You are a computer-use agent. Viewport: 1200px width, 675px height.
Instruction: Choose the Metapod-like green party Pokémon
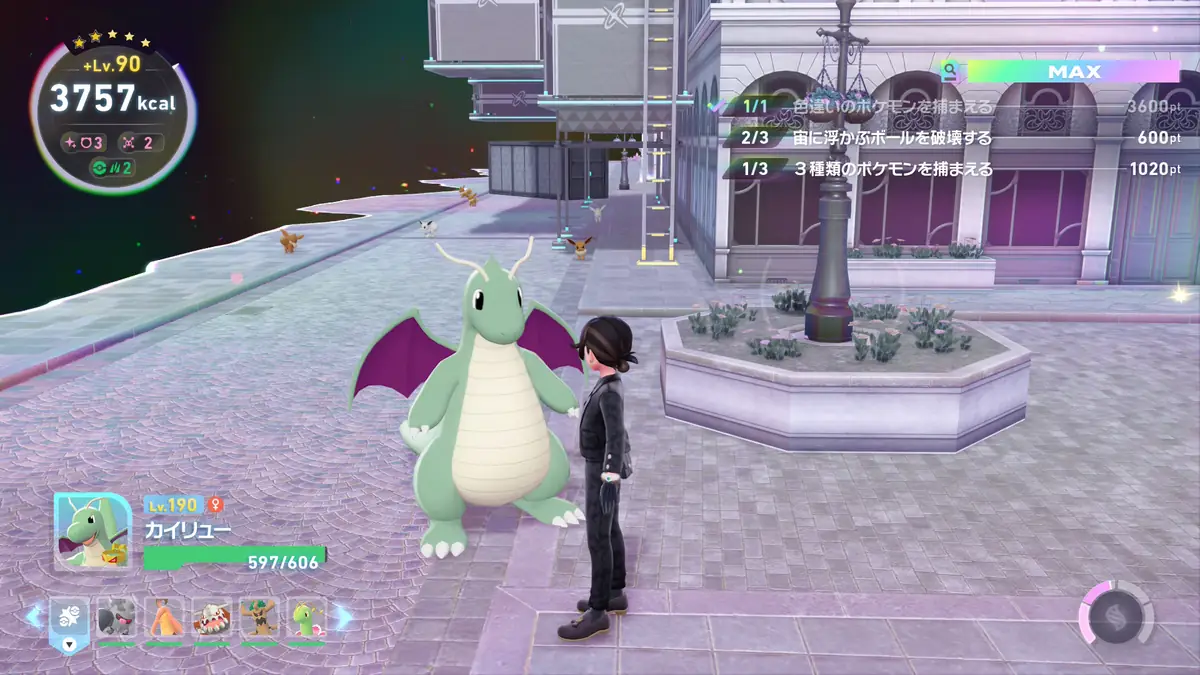coord(307,619)
